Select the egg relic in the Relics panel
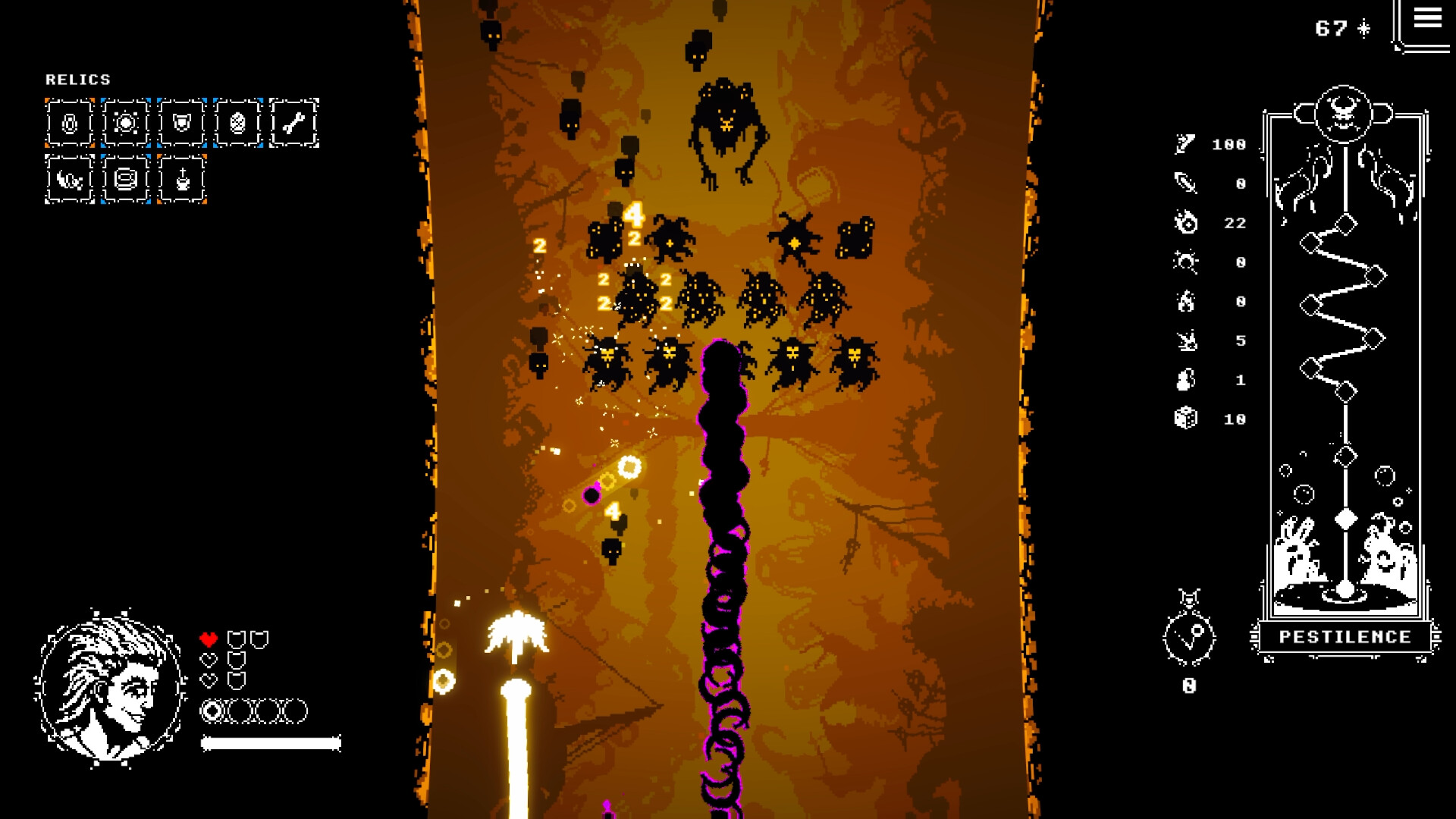This screenshot has width=1456, height=819. 237,124
